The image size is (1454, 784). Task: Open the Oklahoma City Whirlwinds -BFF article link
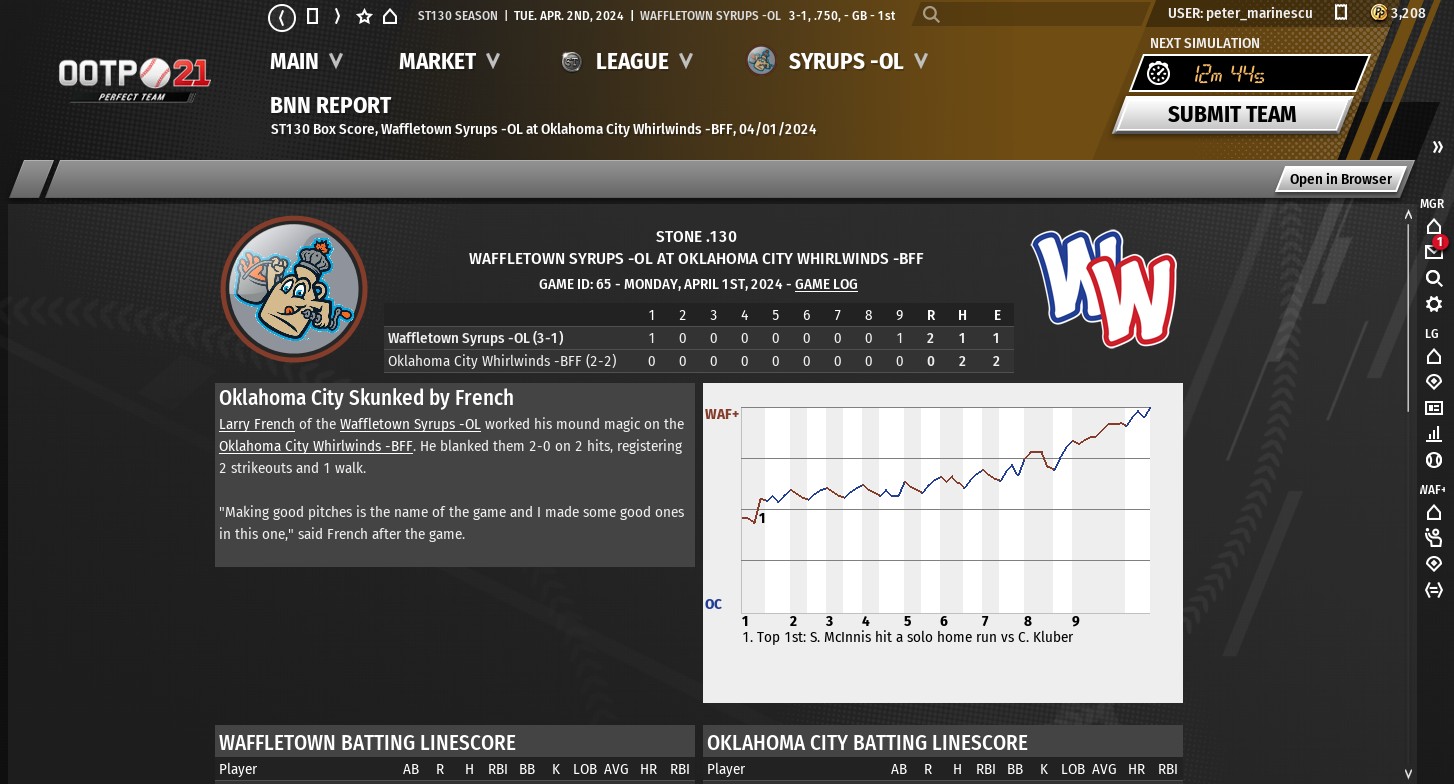[x=316, y=446]
